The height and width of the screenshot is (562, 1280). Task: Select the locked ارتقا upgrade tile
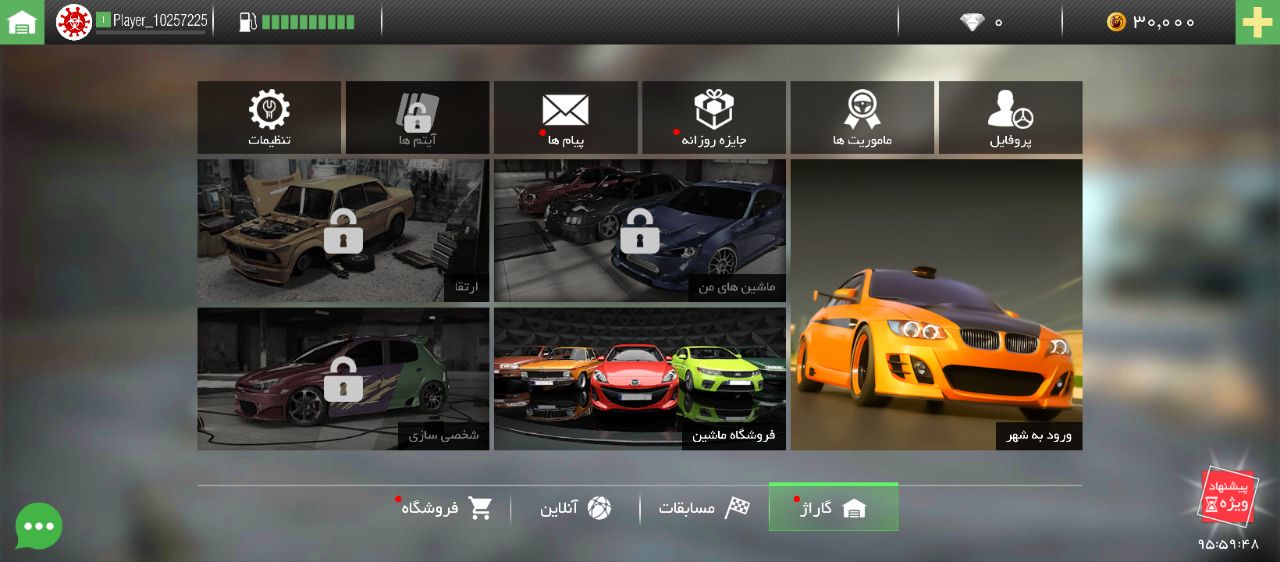(x=343, y=230)
